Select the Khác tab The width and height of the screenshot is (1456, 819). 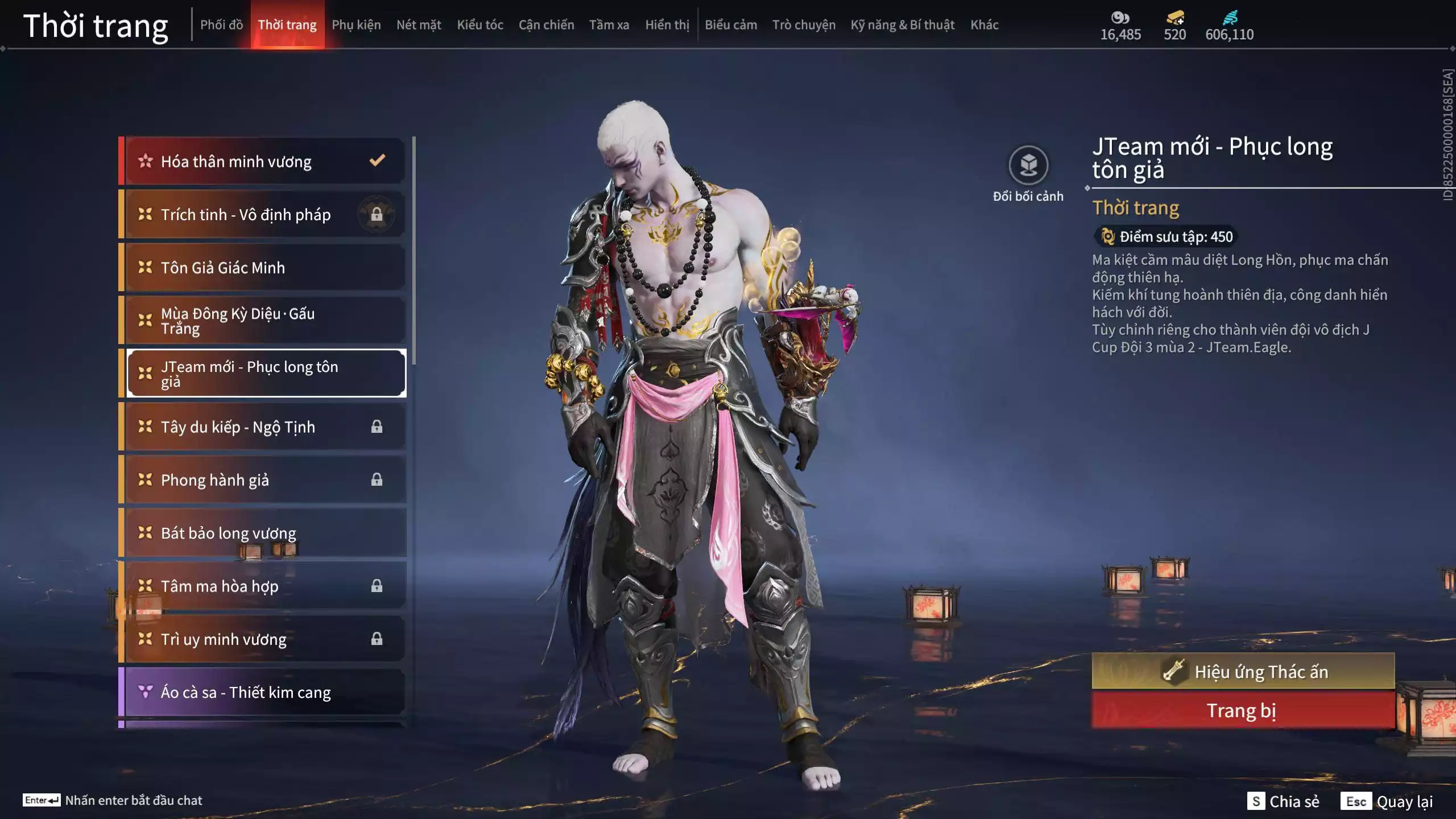[984, 25]
